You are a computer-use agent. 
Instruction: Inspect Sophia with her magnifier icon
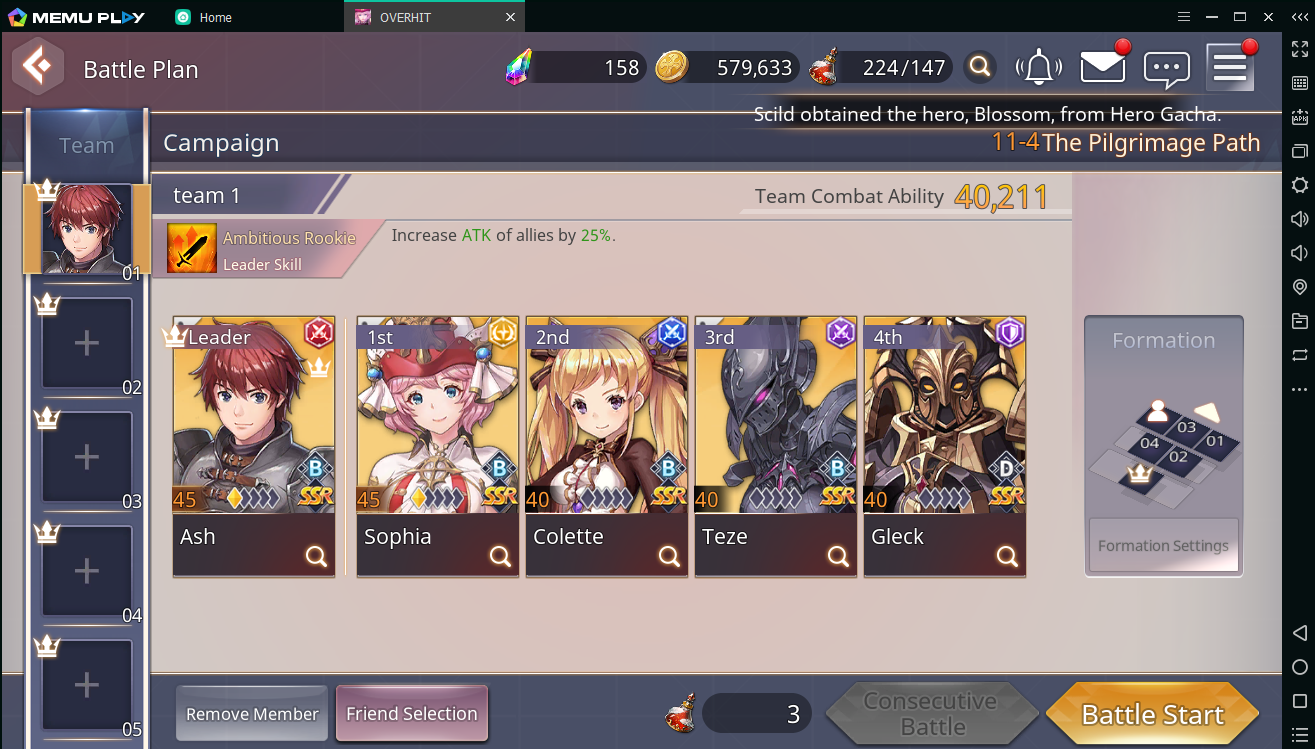click(500, 557)
